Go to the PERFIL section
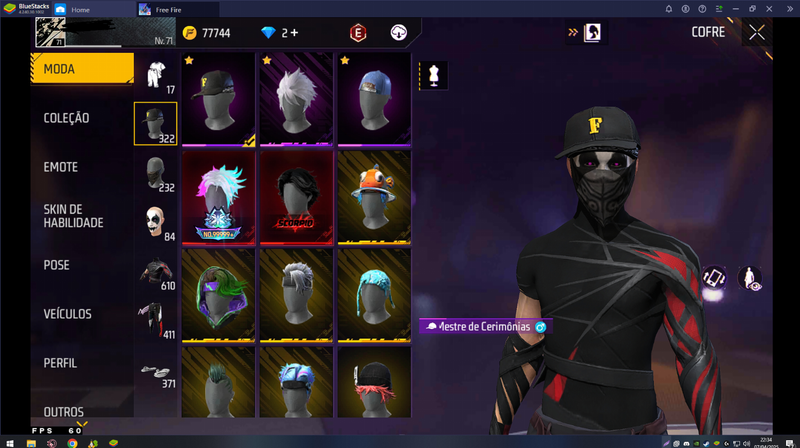800x448 pixels. pyautogui.click(x=60, y=363)
